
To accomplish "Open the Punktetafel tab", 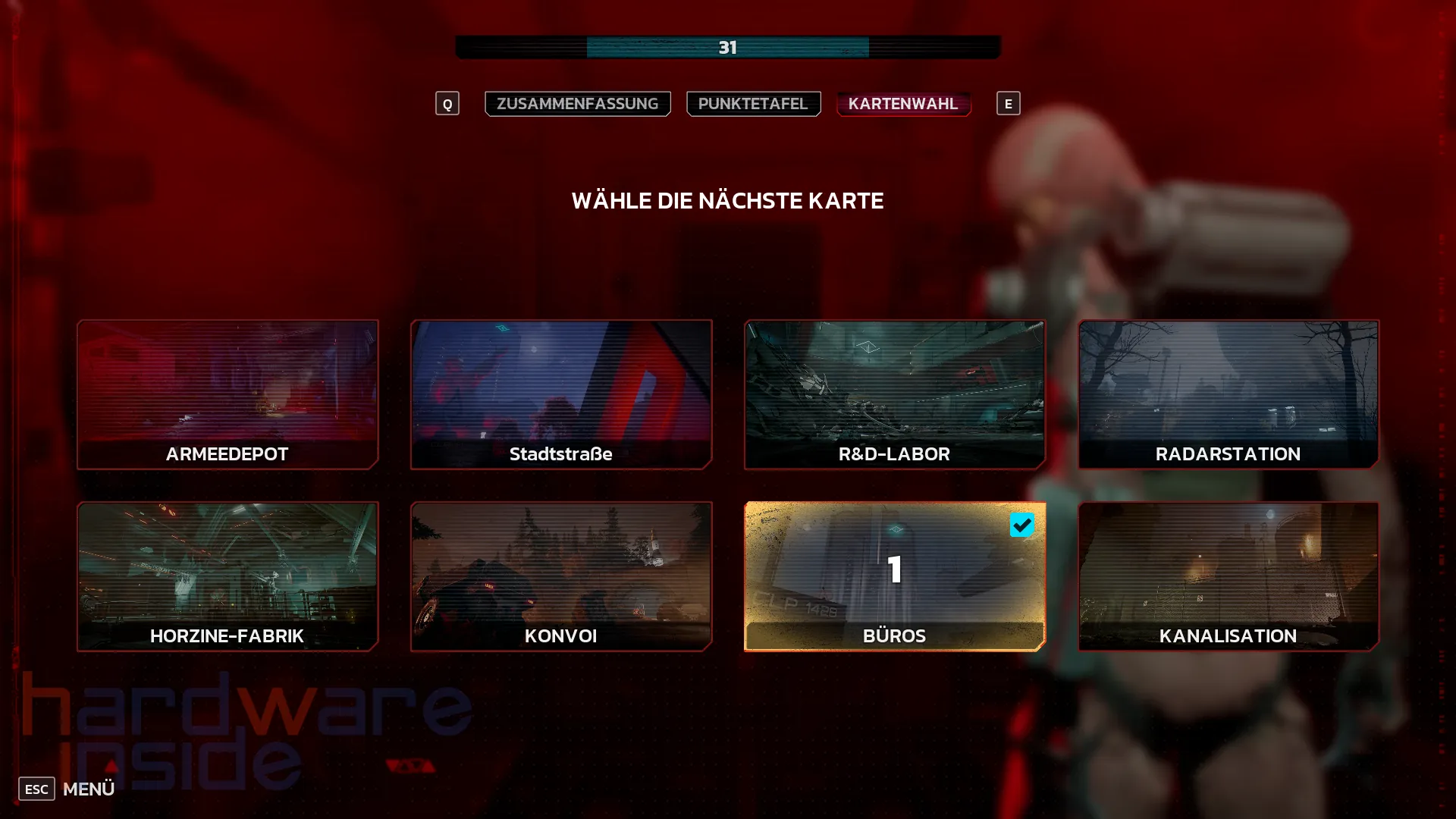I will click(753, 104).
